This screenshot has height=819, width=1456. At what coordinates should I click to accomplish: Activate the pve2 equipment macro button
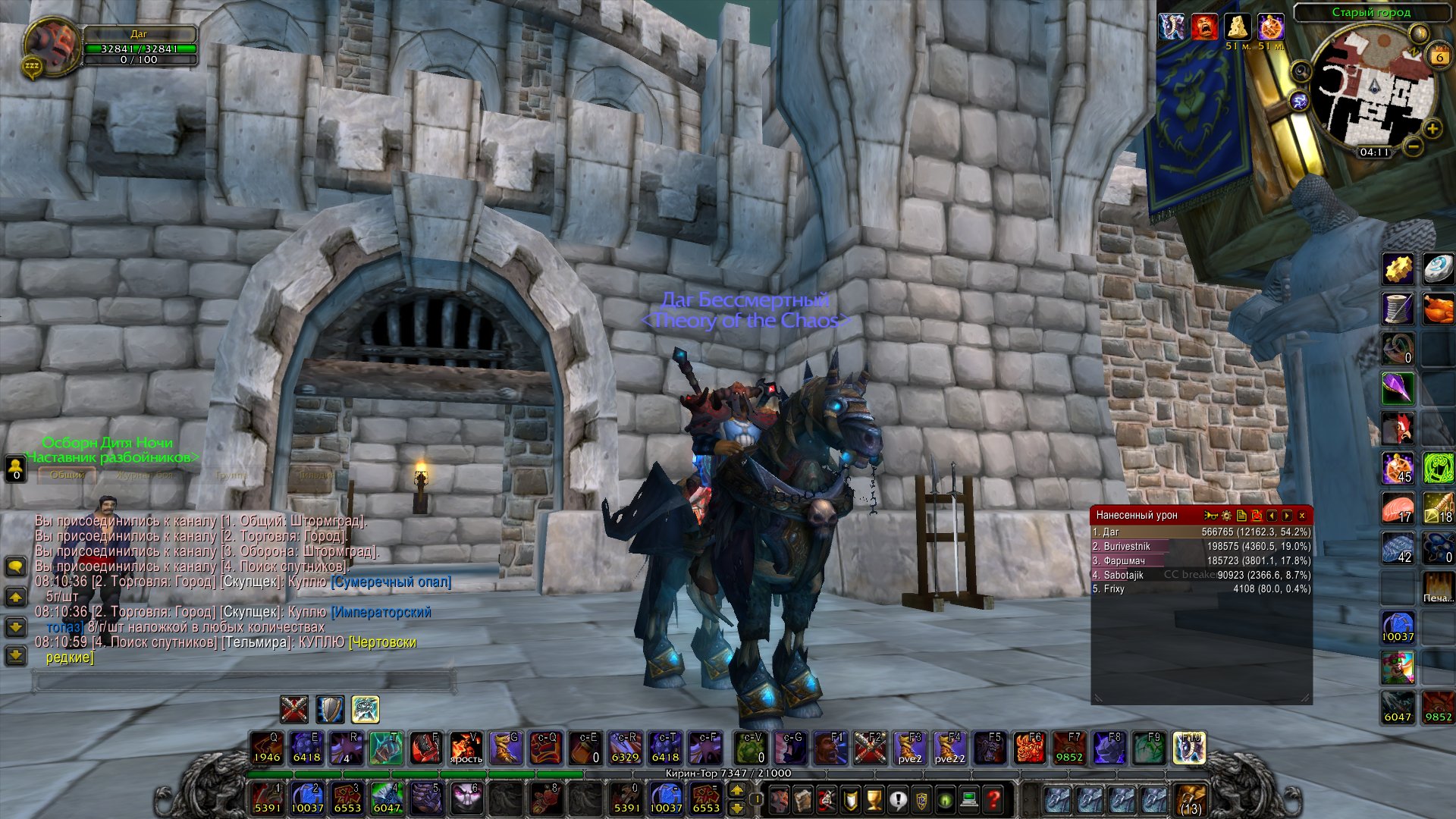pyautogui.click(x=910, y=748)
